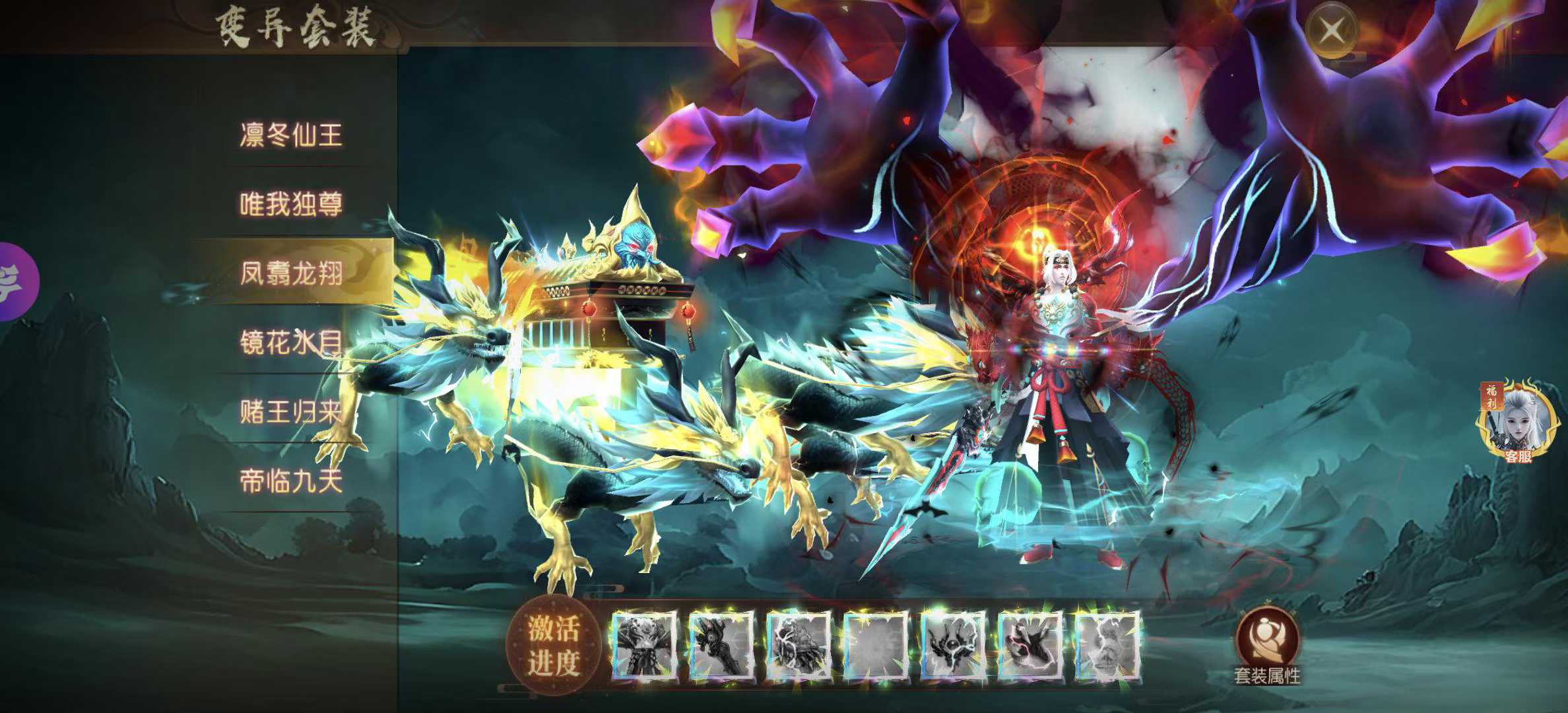Close the 变异套装 panel

tap(1332, 30)
